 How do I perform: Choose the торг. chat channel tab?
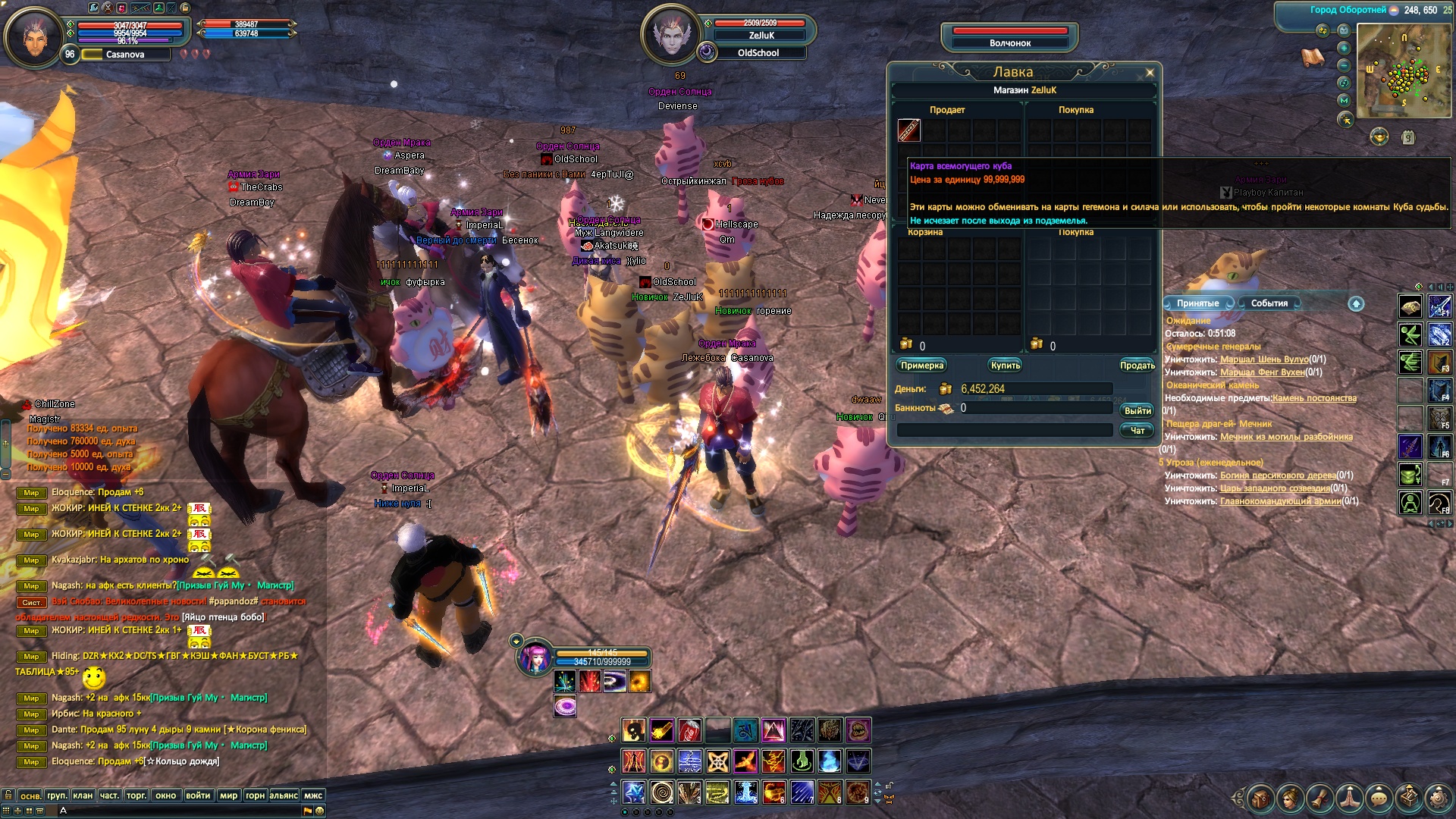click(x=136, y=795)
